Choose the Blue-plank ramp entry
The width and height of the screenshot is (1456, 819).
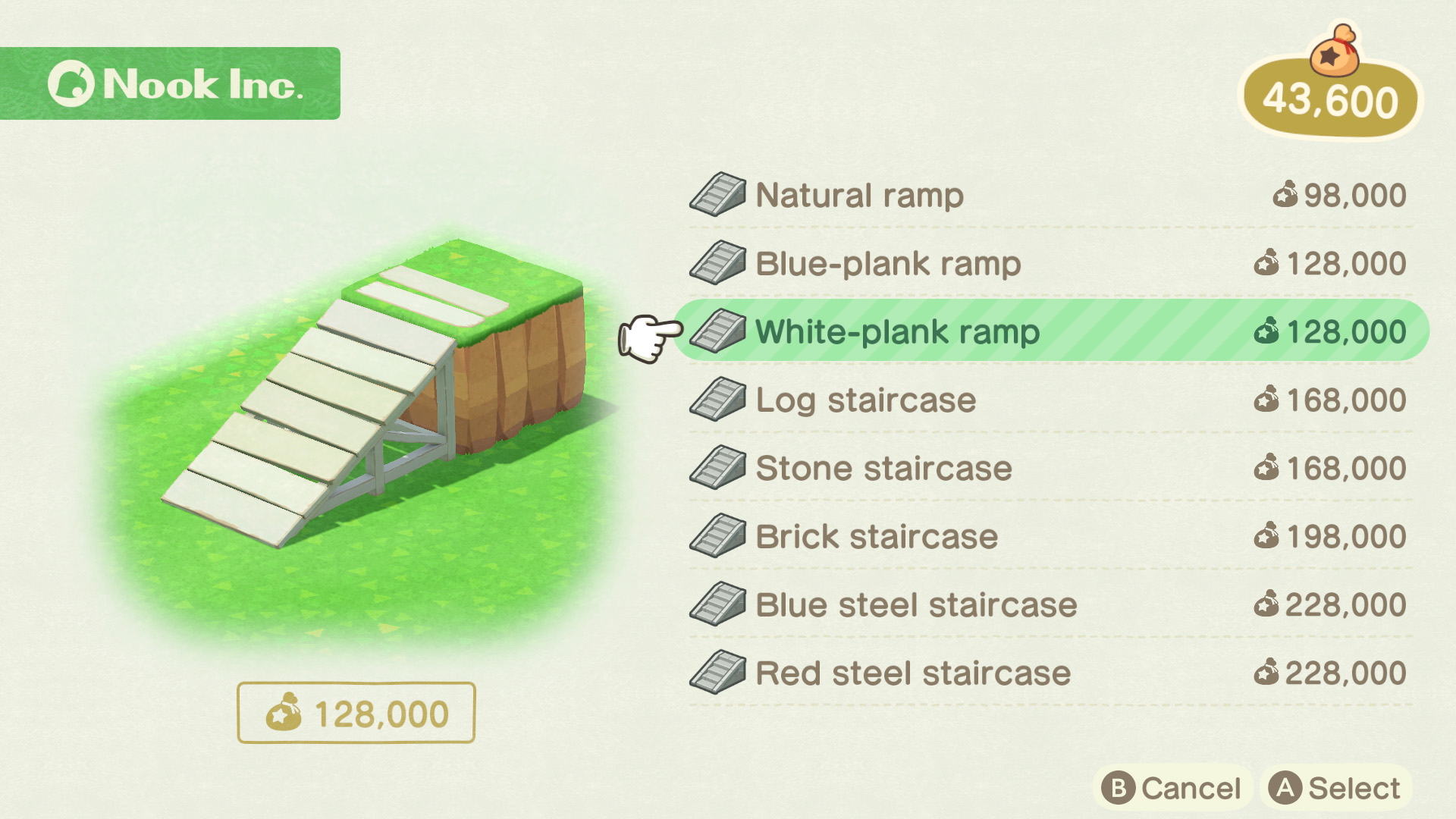tap(888, 264)
